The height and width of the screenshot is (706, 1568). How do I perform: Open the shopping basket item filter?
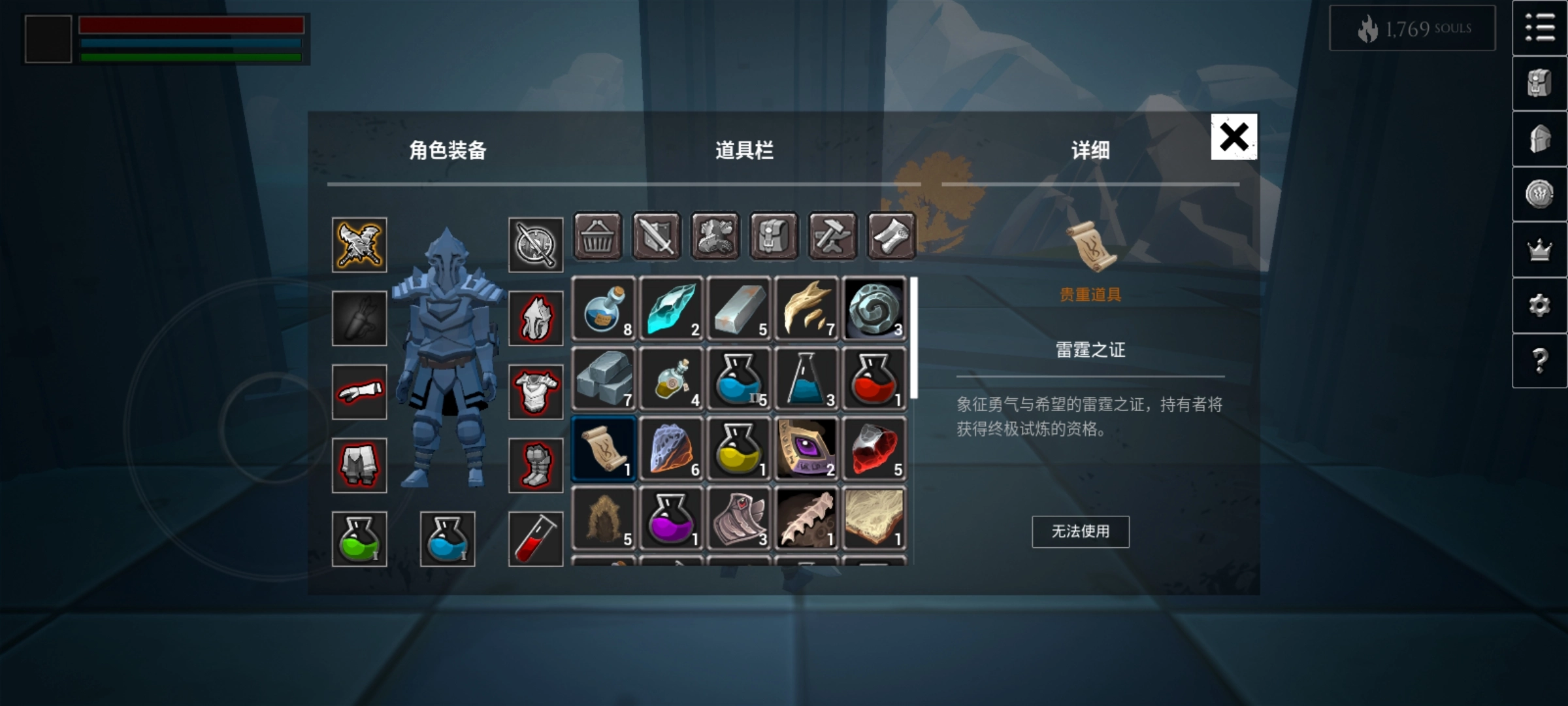point(598,237)
